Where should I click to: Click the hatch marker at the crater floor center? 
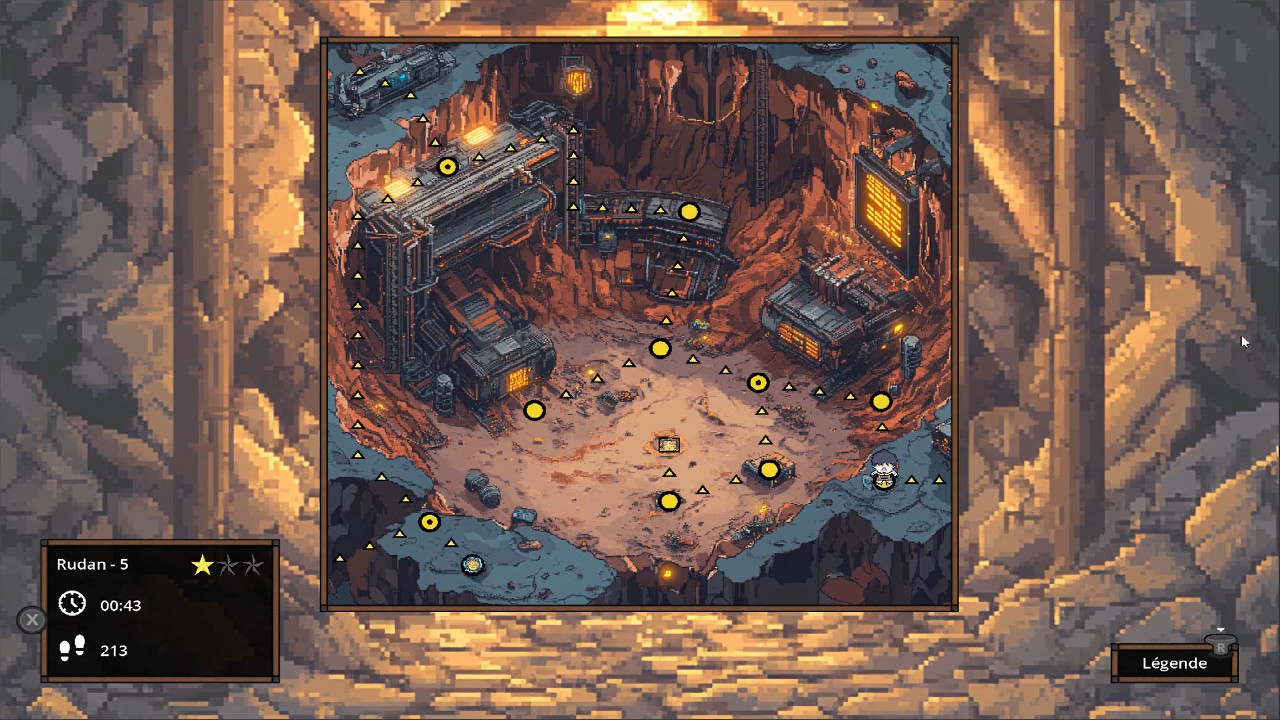(x=668, y=444)
